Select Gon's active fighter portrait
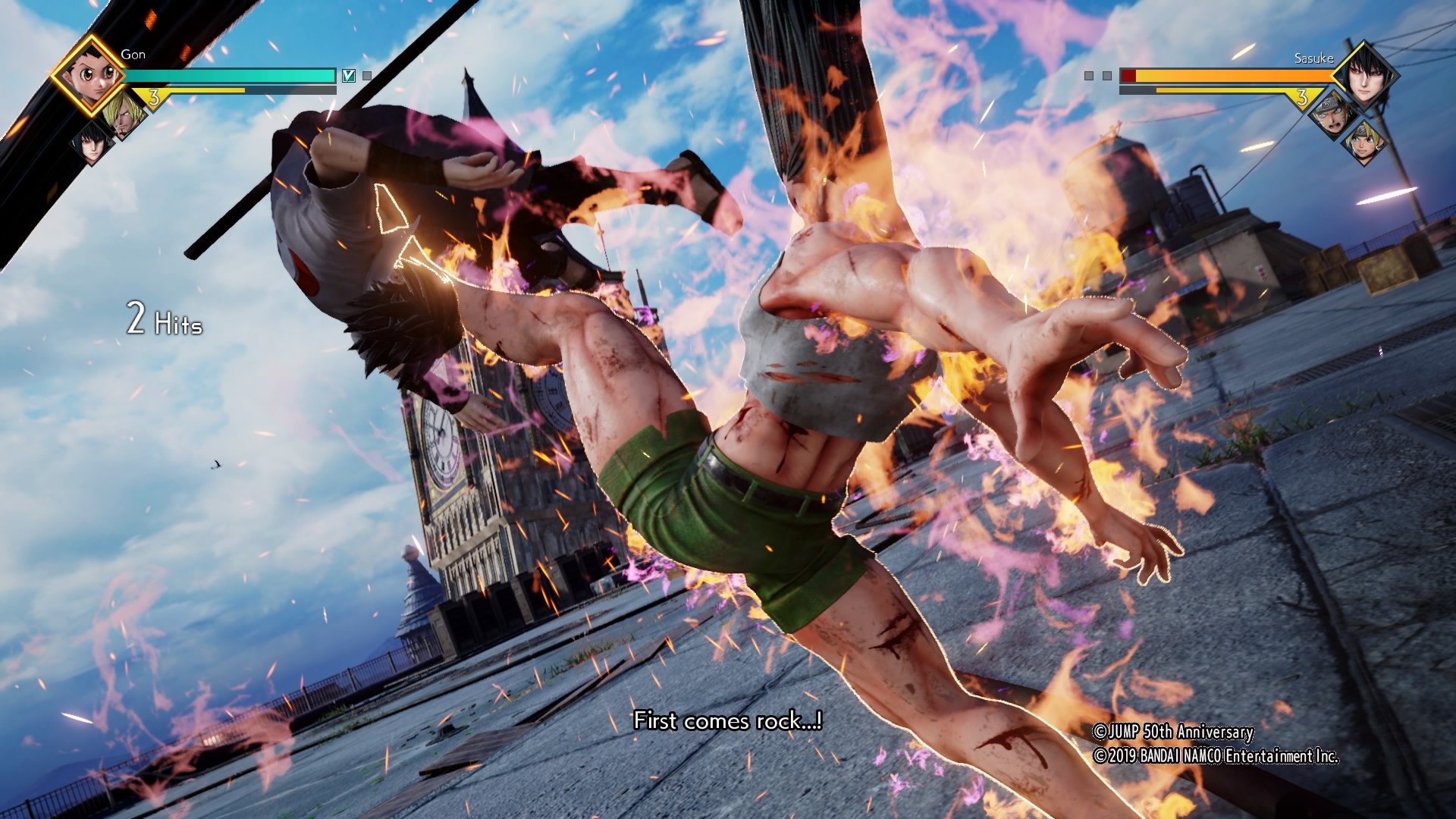This screenshot has width=1456, height=819. (x=90, y=75)
